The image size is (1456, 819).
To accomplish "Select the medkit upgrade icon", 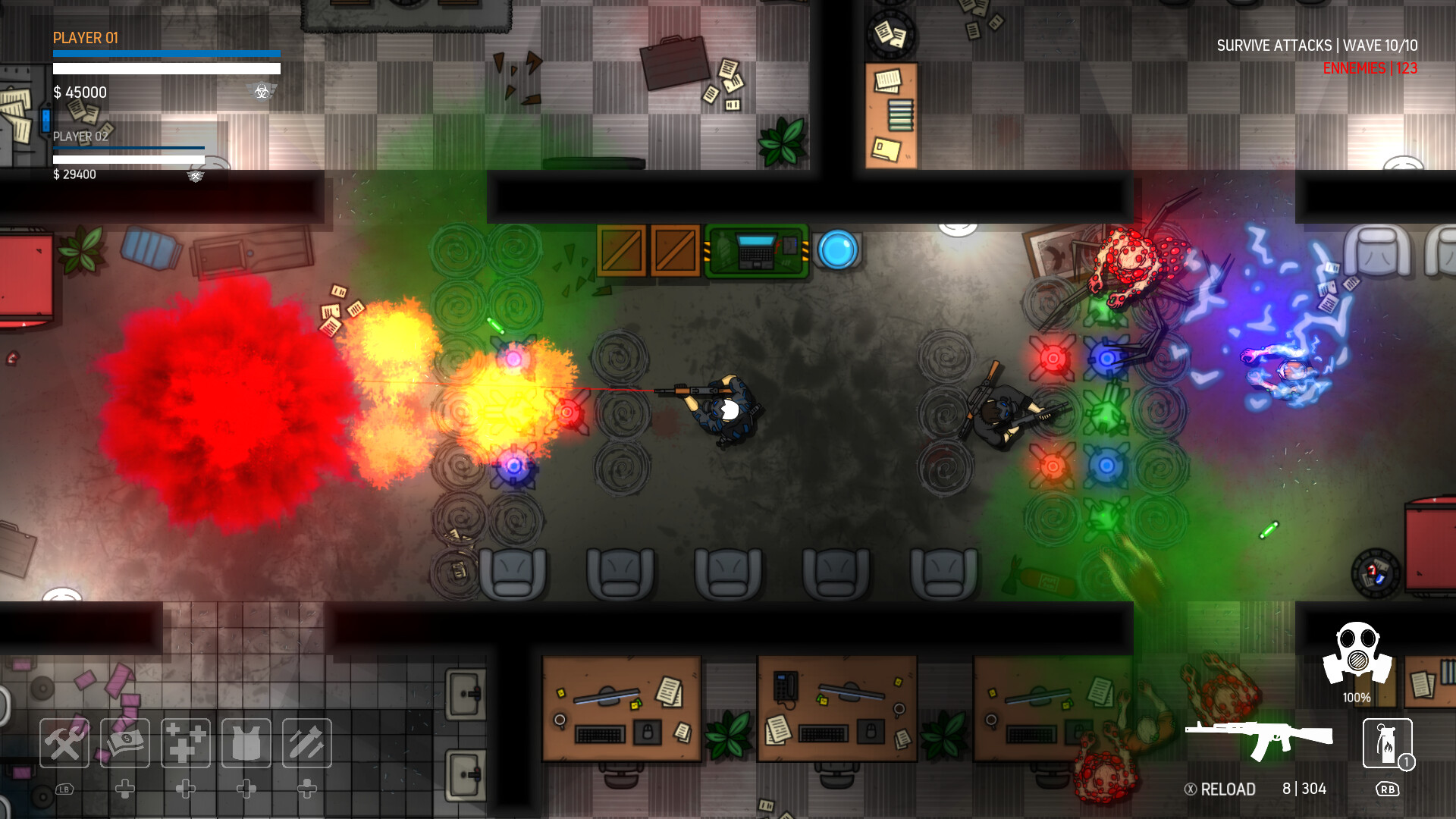I will click(x=186, y=743).
